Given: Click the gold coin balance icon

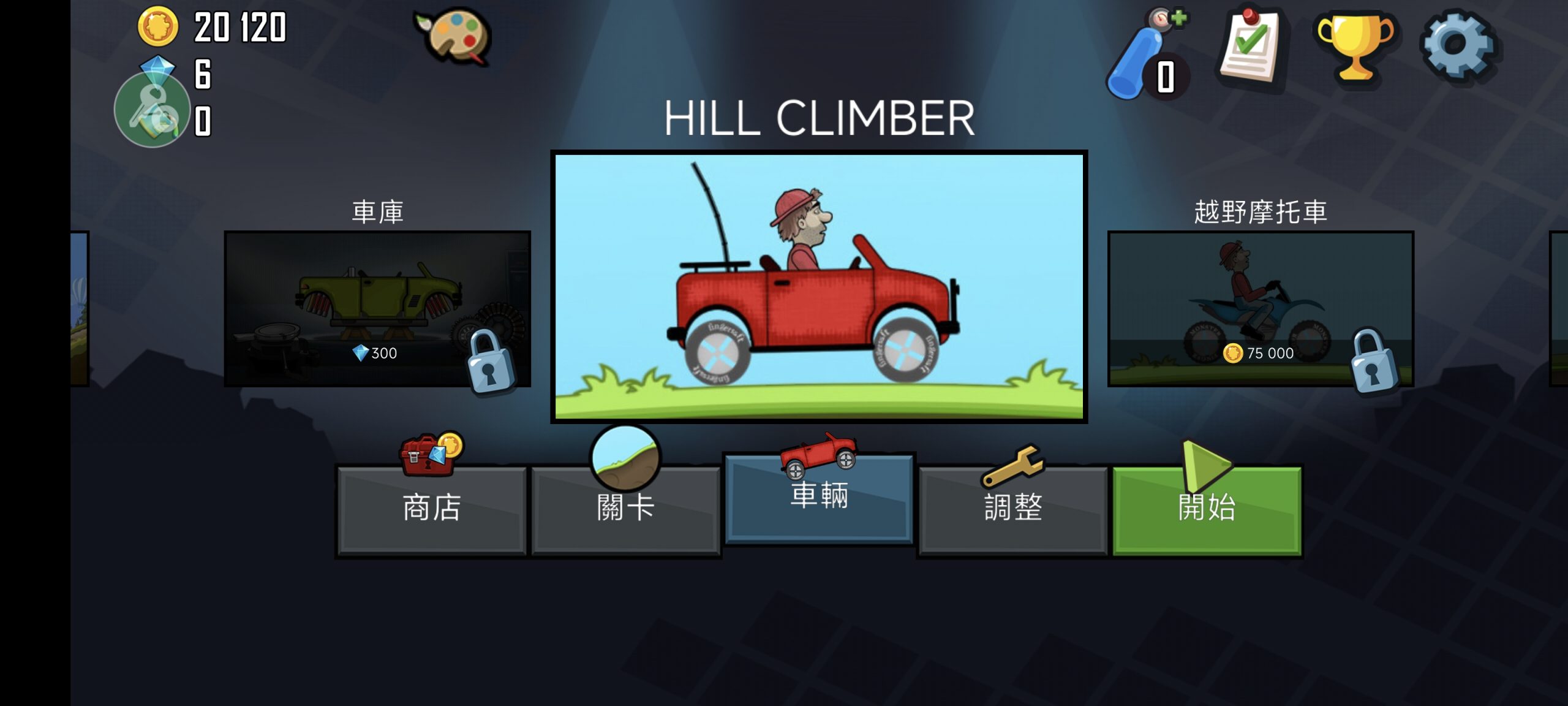Looking at the screenshot, I should [157, 27].
